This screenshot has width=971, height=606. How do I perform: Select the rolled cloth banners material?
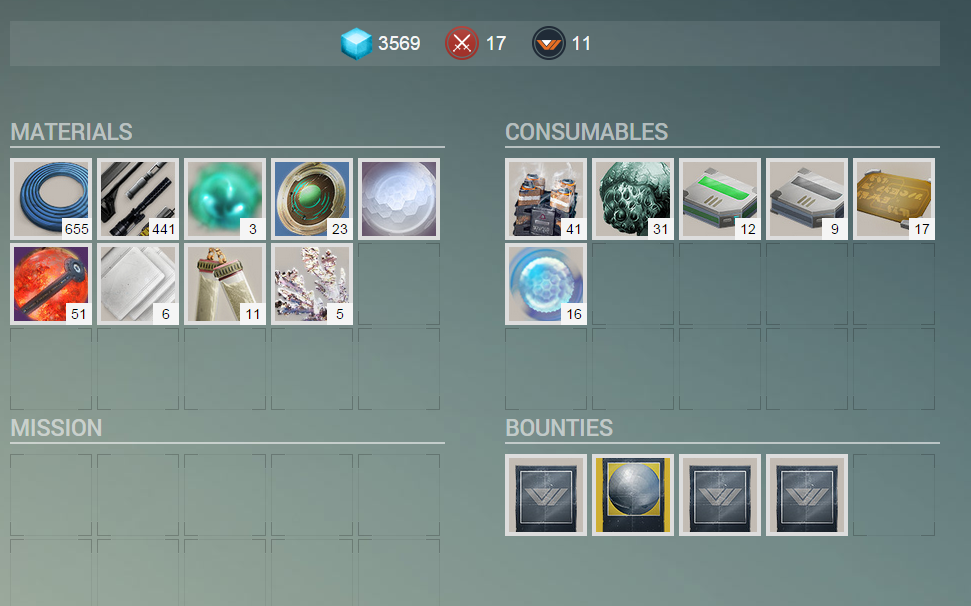click(x=225, y=285)
